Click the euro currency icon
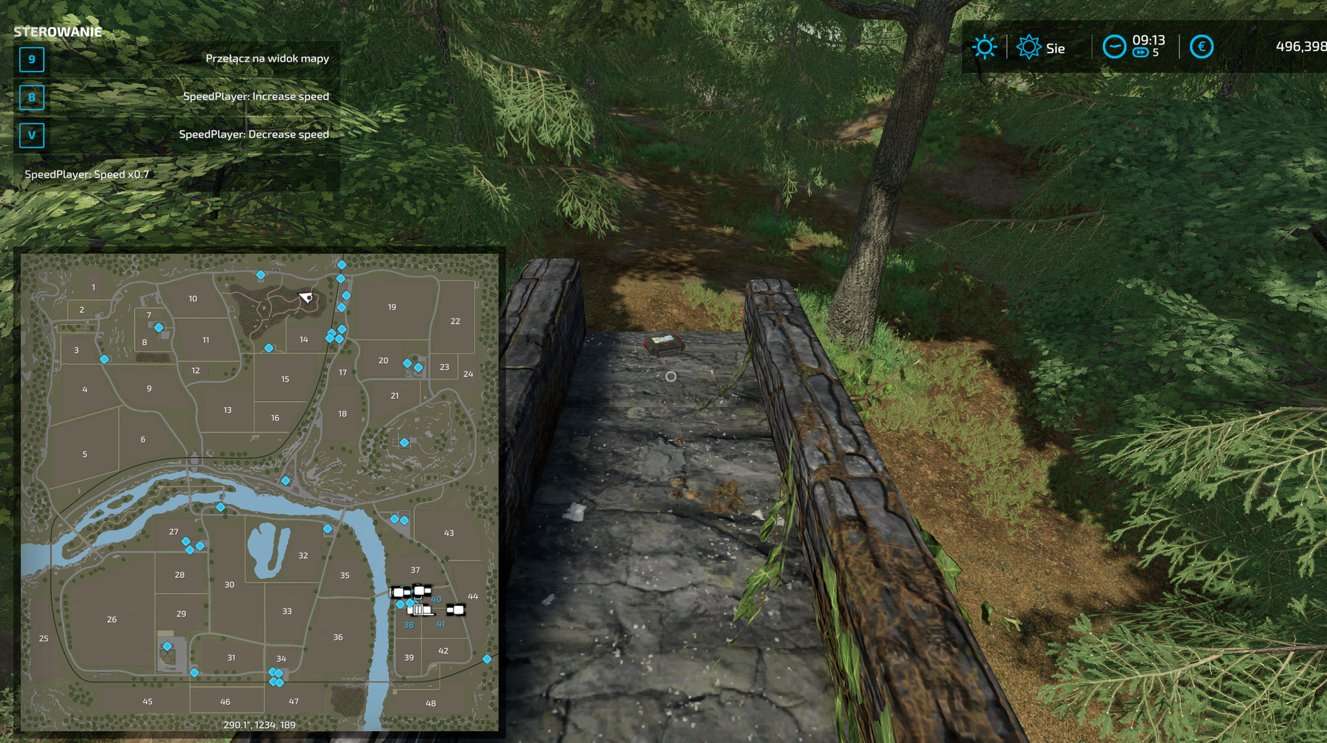This screenshot has width=1327, height=743. (x=1202, y=46)
